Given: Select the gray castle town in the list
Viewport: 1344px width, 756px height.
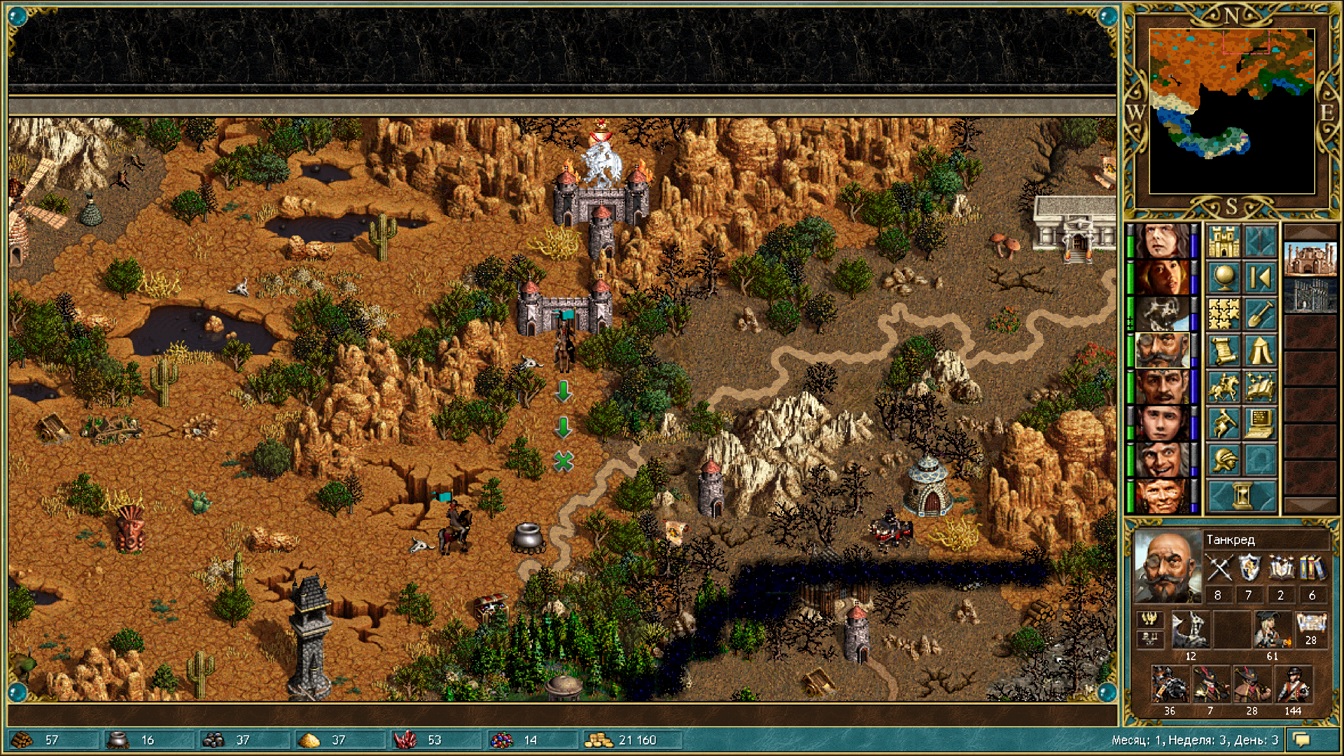Looking at the screenshot, I should 1309,296.
